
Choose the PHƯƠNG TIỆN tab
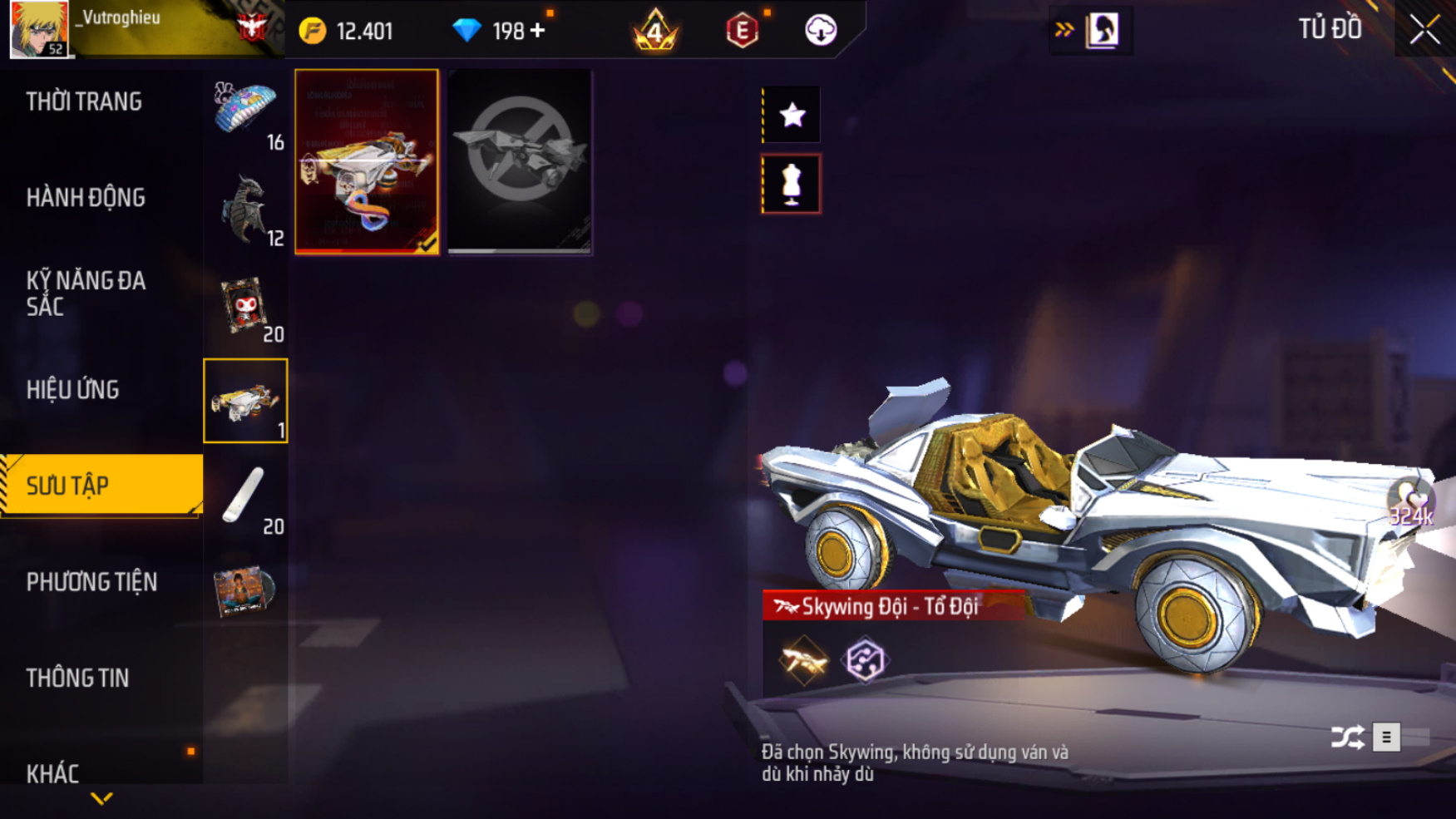tap(91, 582)
